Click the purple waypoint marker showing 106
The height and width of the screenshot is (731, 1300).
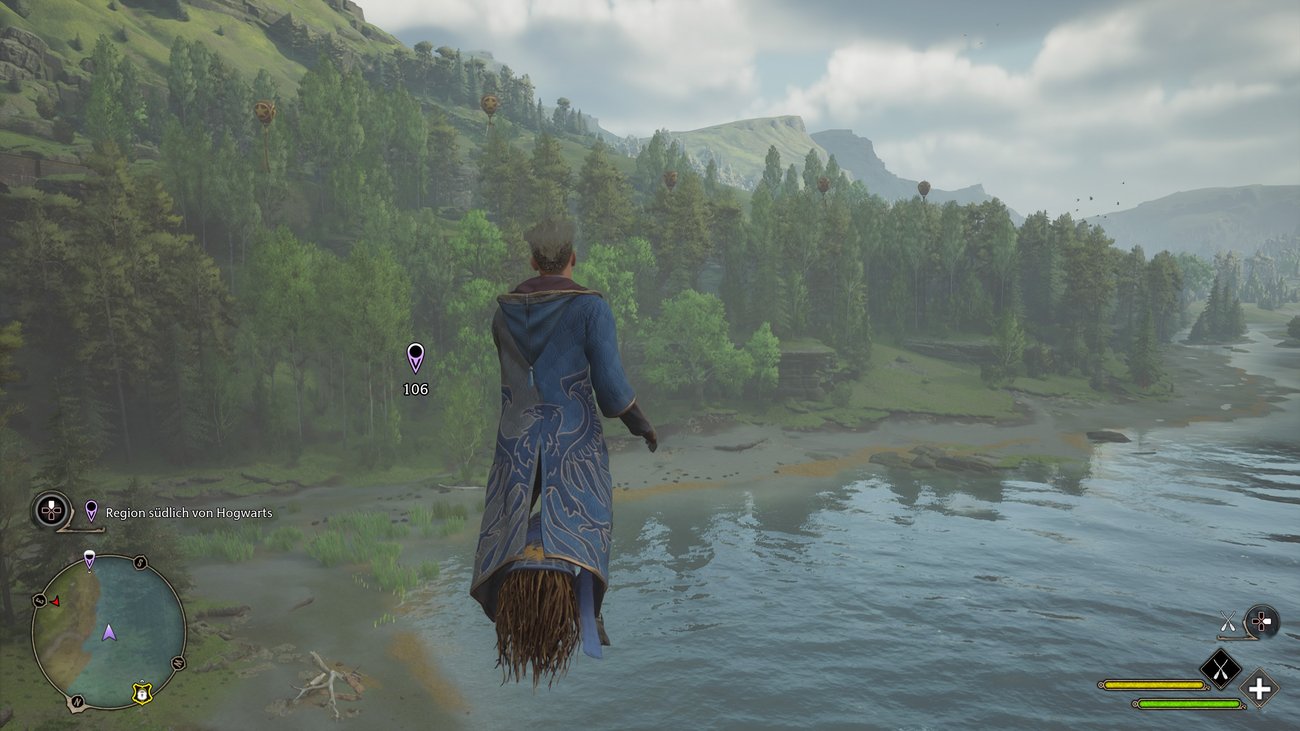(415, 357)
